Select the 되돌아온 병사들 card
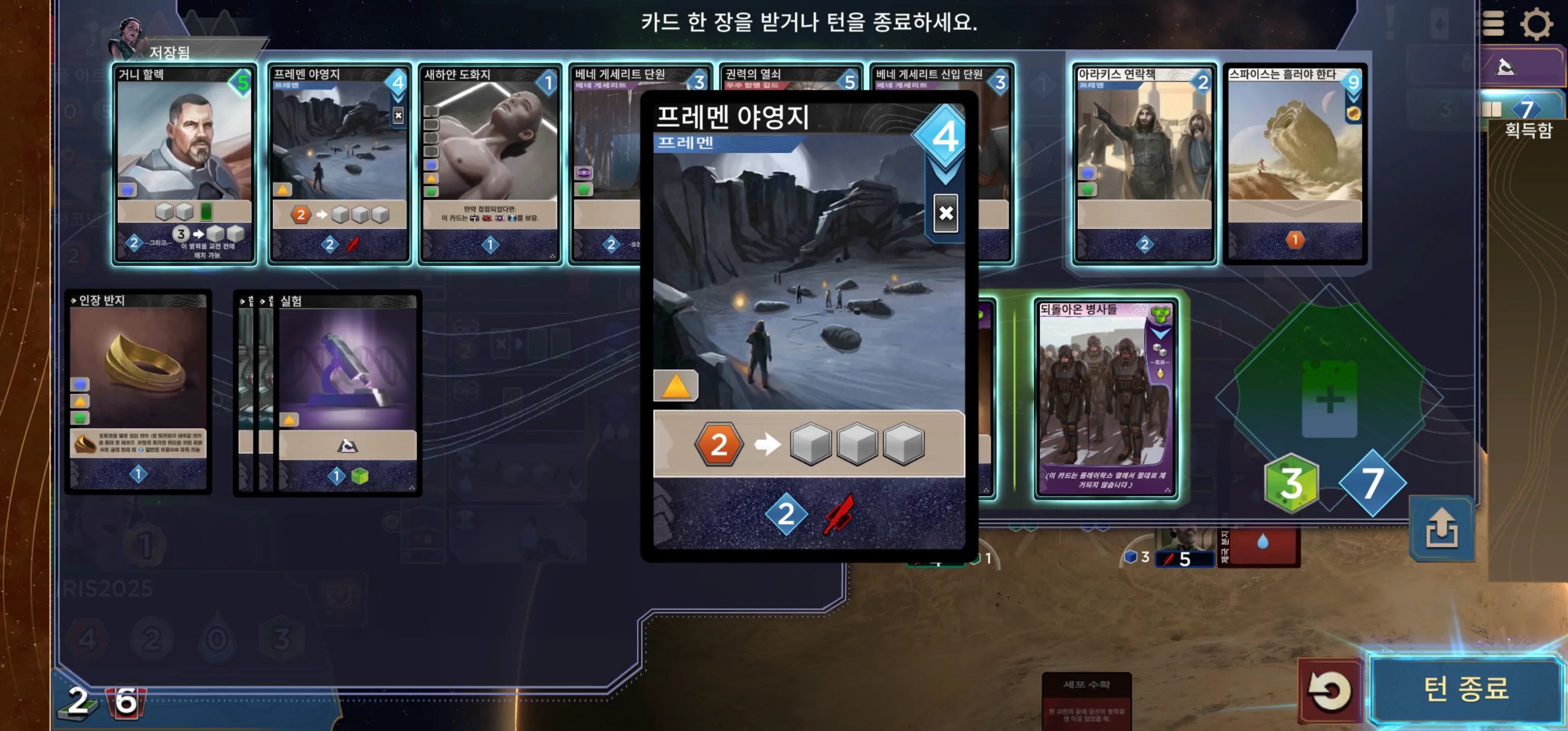The width and height of the screenshot is (1568, 731). 1105,398
